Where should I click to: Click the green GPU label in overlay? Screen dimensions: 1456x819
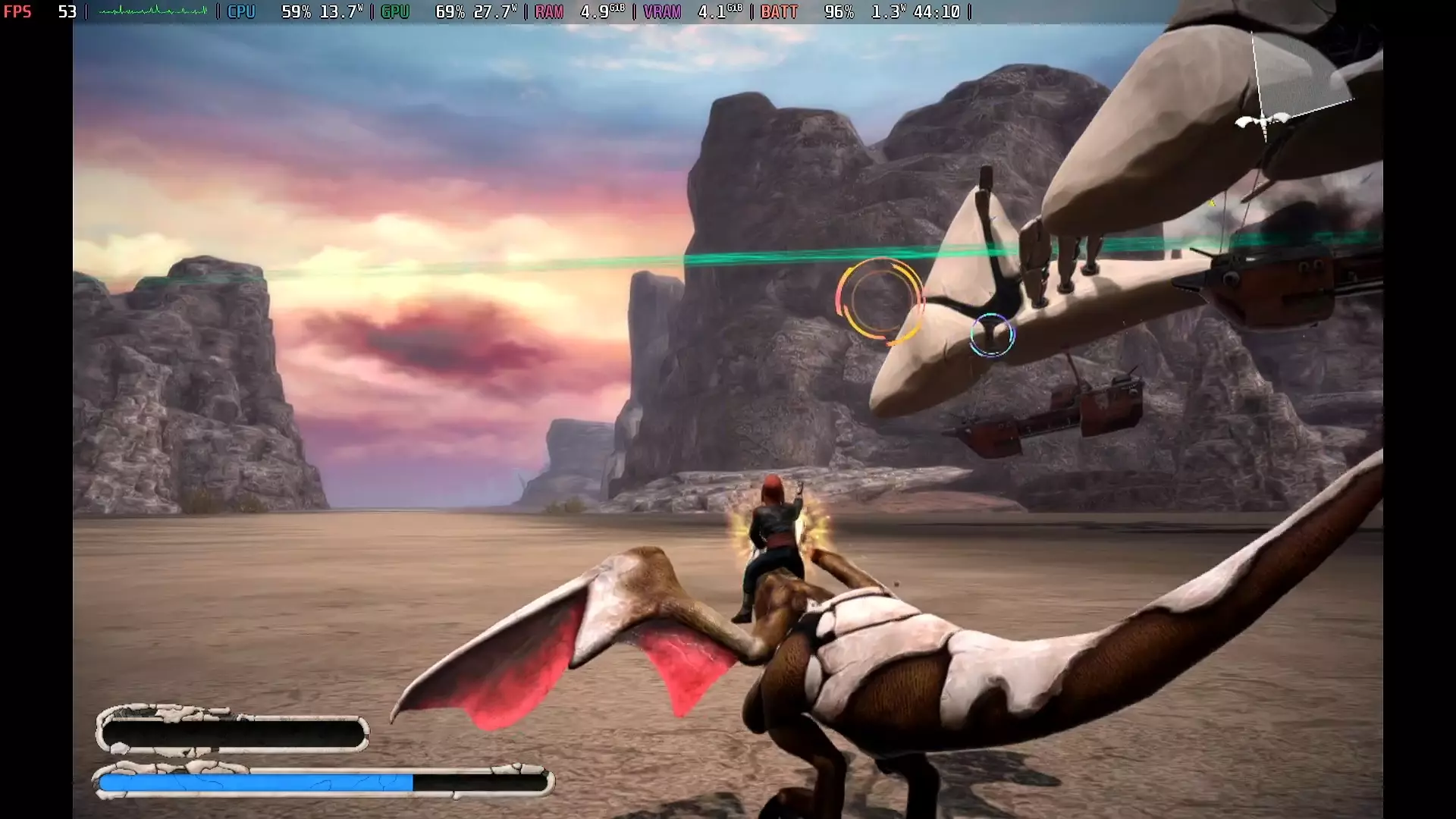(394, 11)
